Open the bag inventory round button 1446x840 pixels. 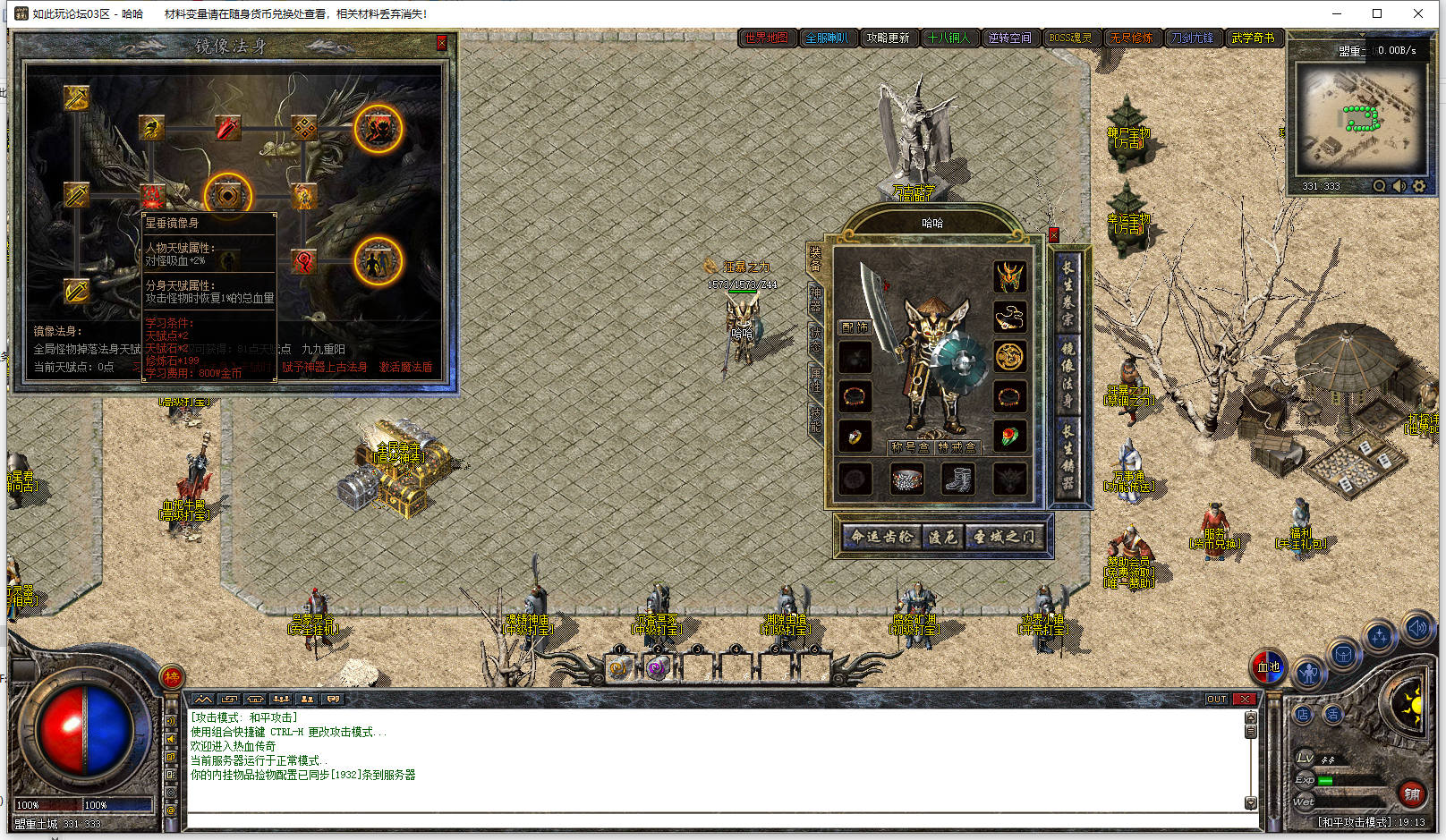tap(1342, 656)
